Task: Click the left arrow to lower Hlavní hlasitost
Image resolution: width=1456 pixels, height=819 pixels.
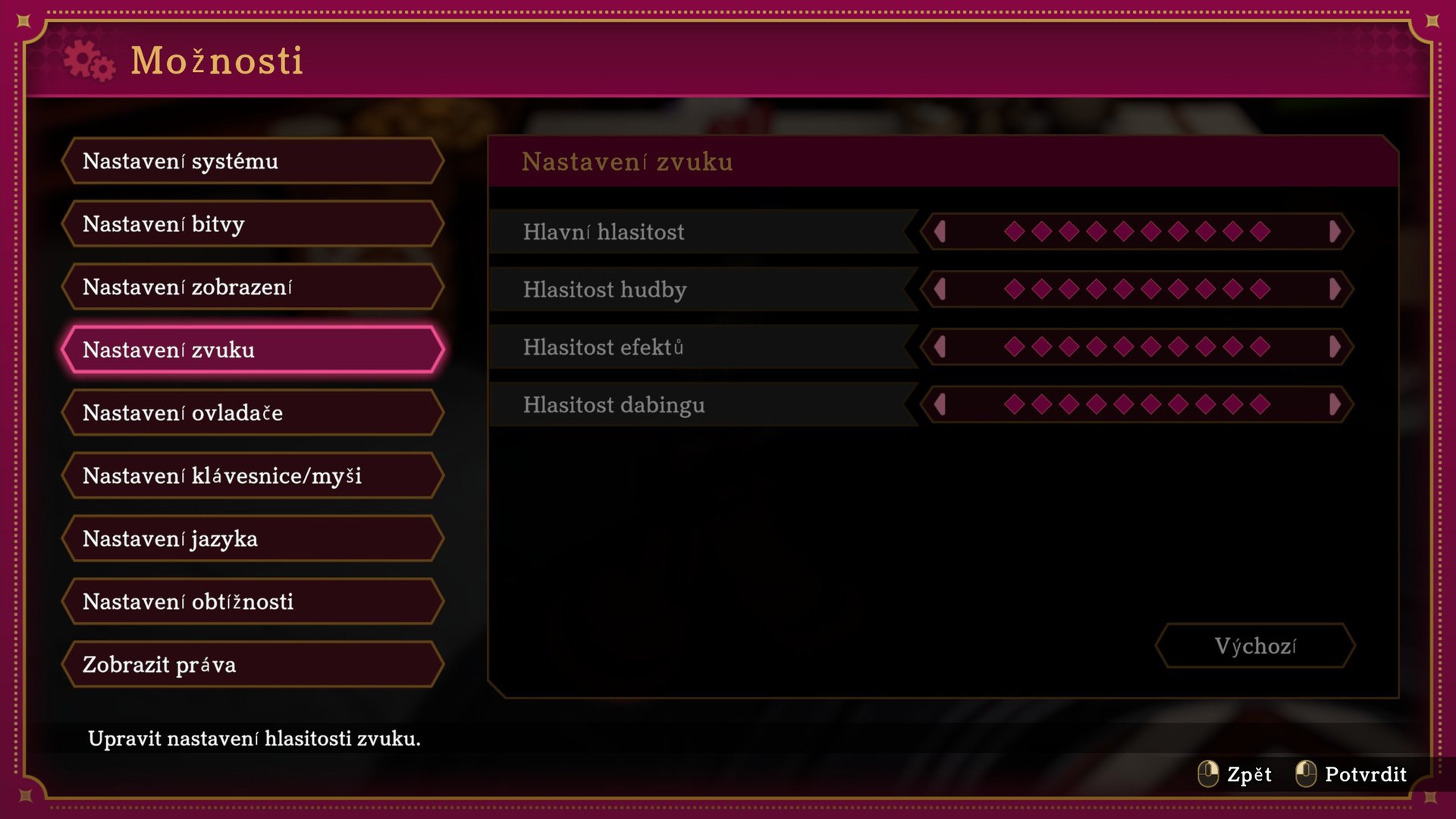Action: click(x=940, y=232)
